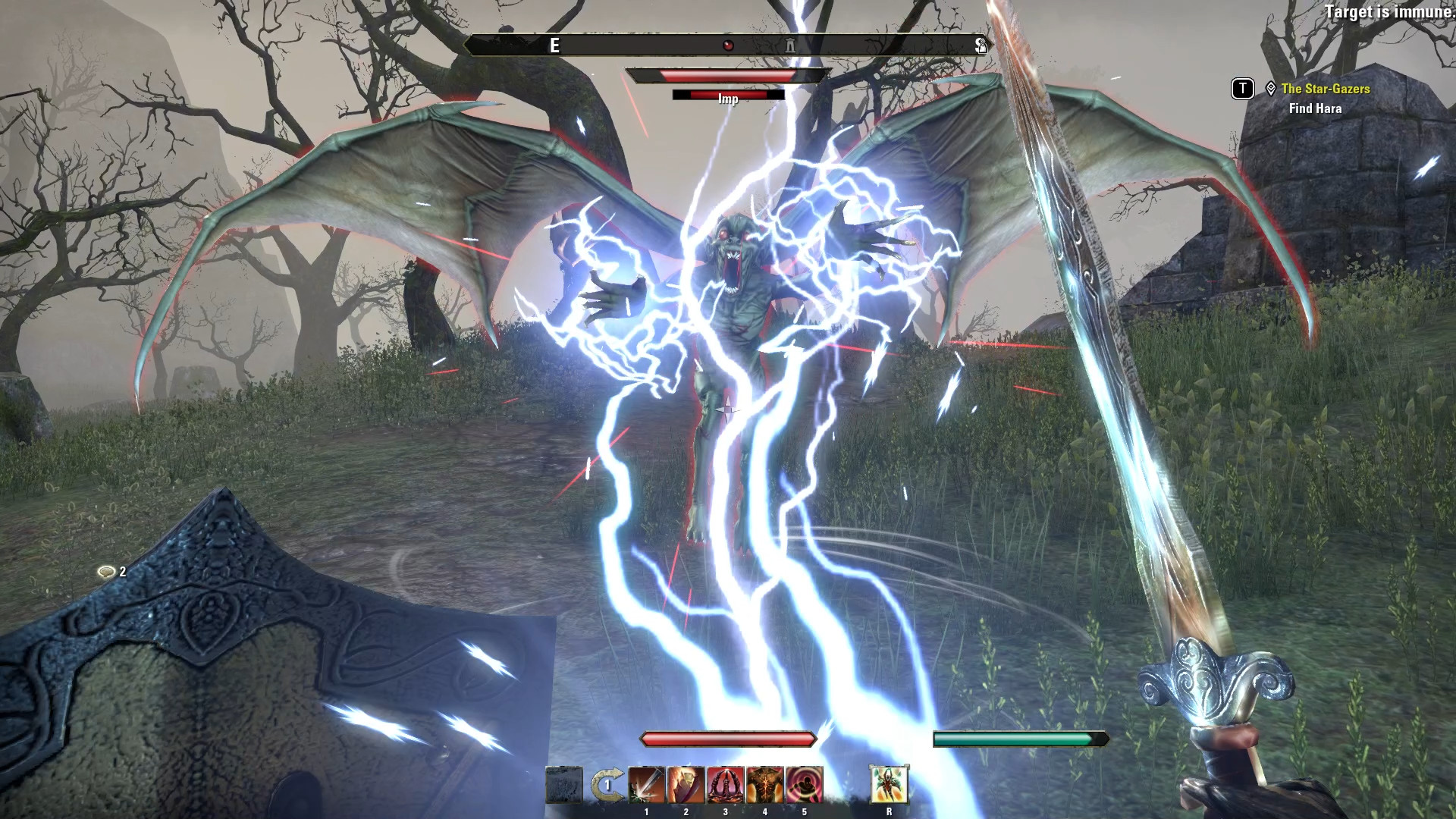
Task: Select The Star-Gazers quest tracker entry
Action: (x=1325, y=89)
